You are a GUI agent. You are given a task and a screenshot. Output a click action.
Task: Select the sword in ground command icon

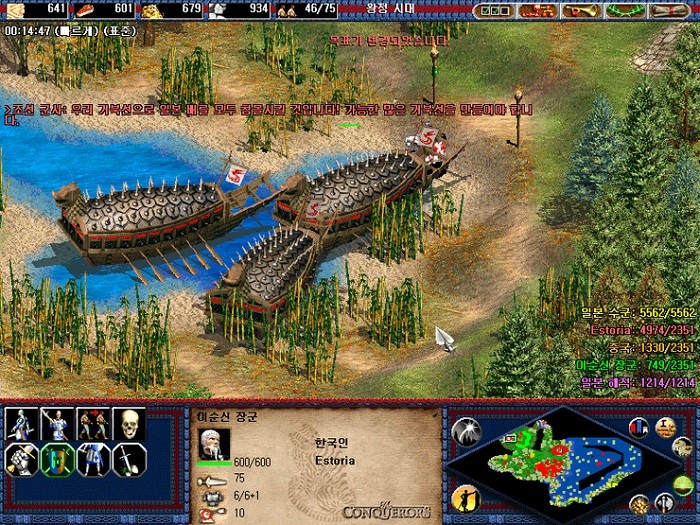(x=129, y=459)
